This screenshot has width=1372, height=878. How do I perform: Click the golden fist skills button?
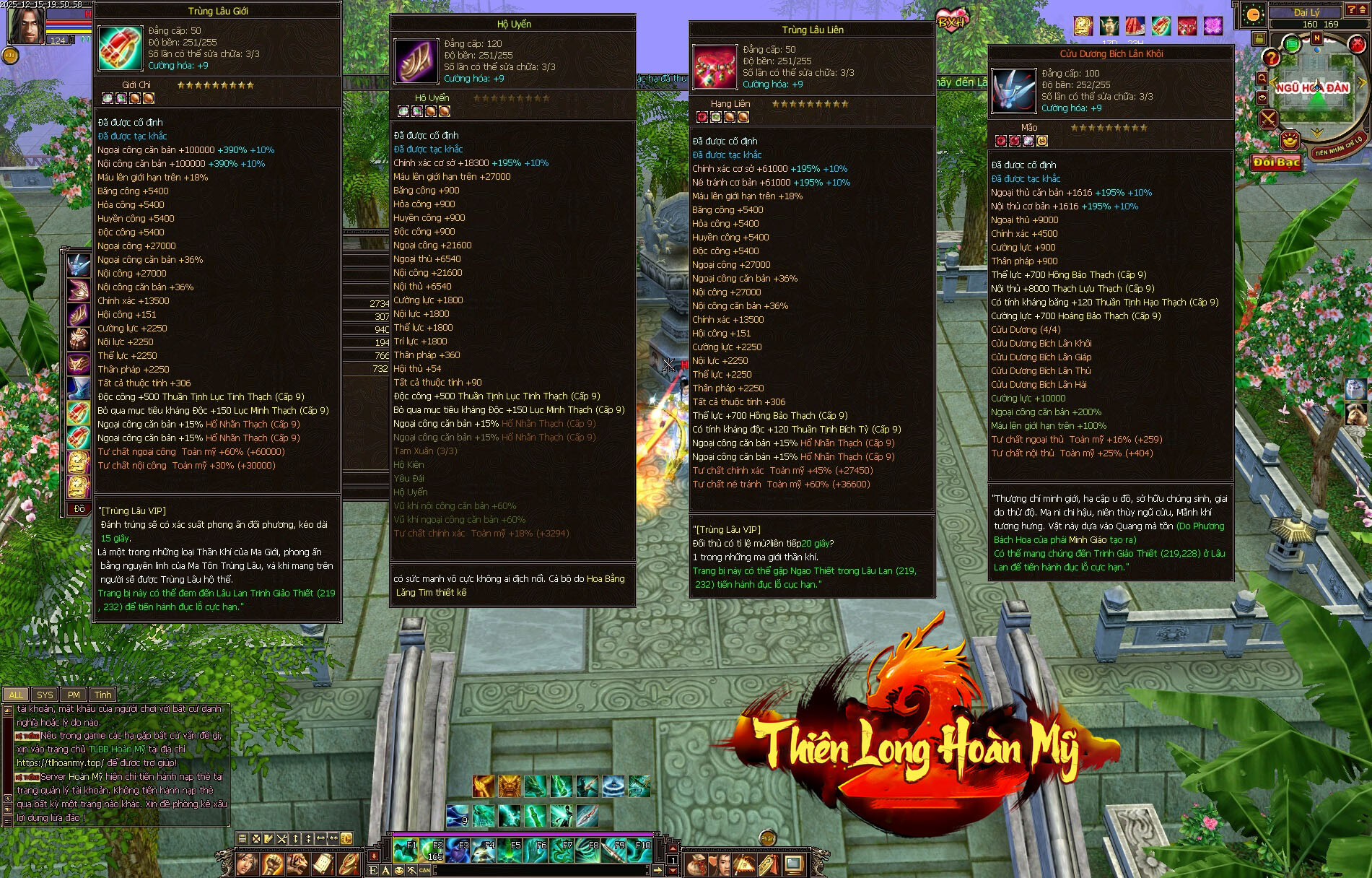(x=272, y=864)
